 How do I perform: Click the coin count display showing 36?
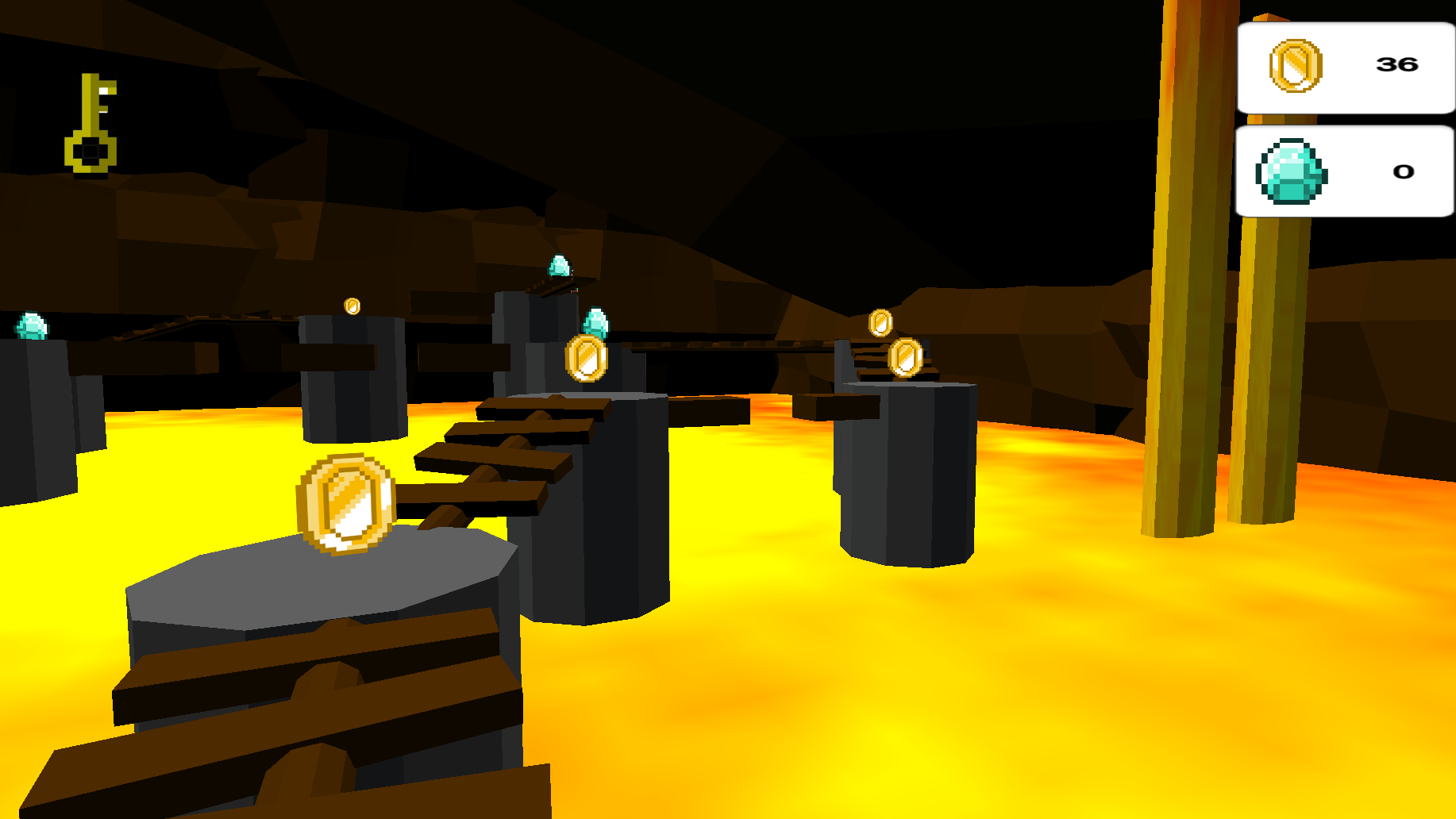click(x=1398, y=64)
